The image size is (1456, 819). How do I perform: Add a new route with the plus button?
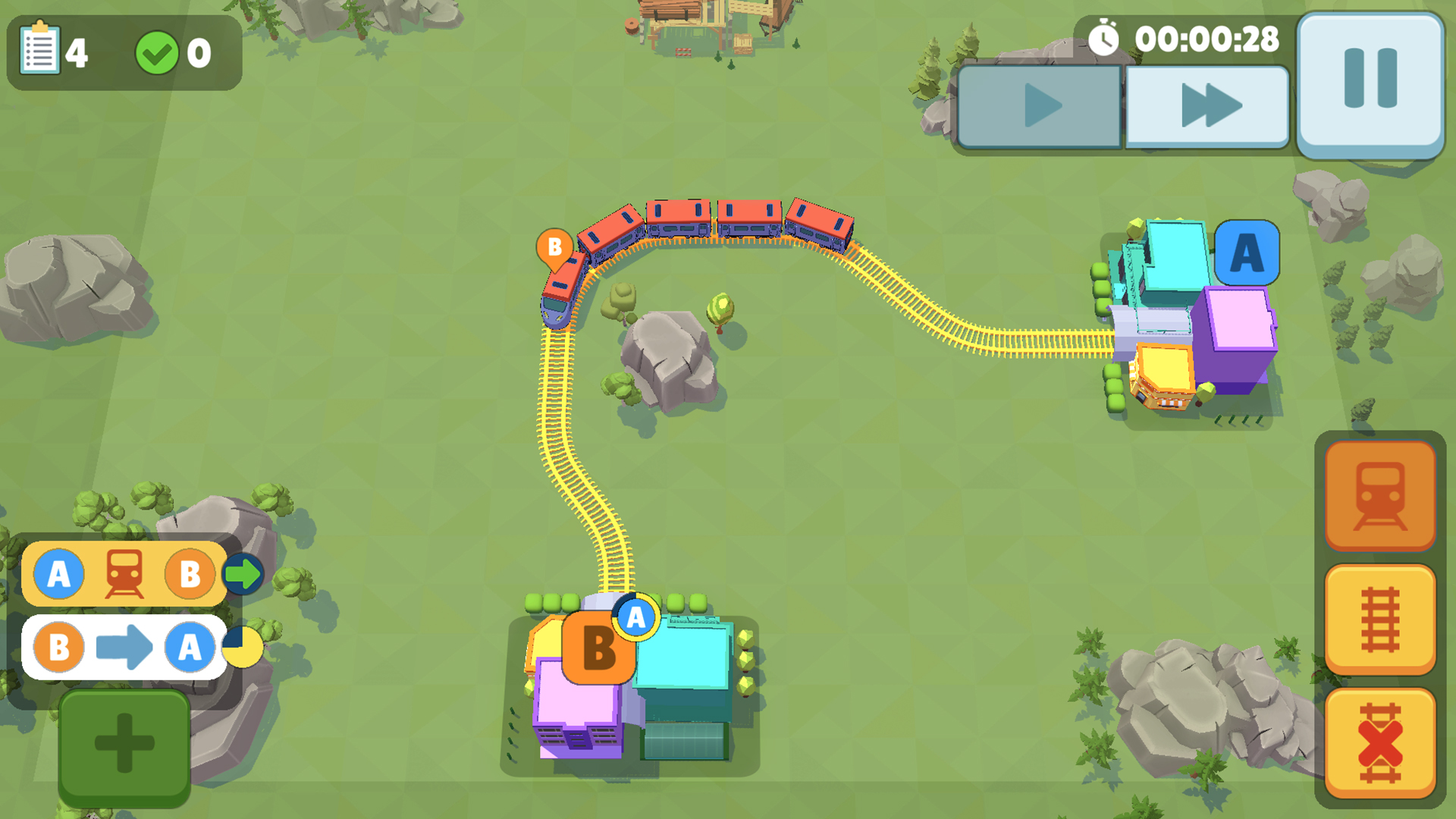pyautogui.click(x=124, y=742)
